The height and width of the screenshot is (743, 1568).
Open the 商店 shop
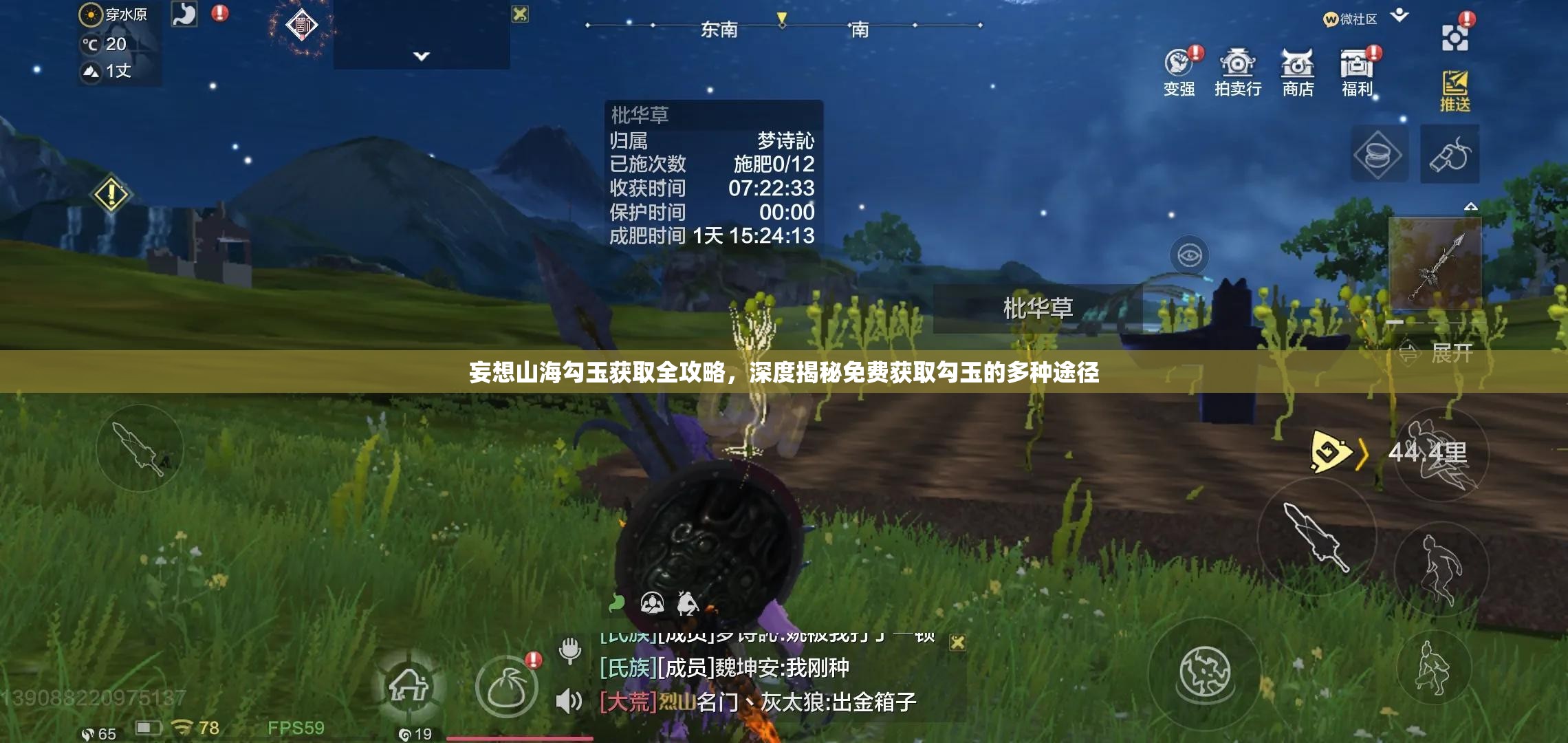(1297, 65)
